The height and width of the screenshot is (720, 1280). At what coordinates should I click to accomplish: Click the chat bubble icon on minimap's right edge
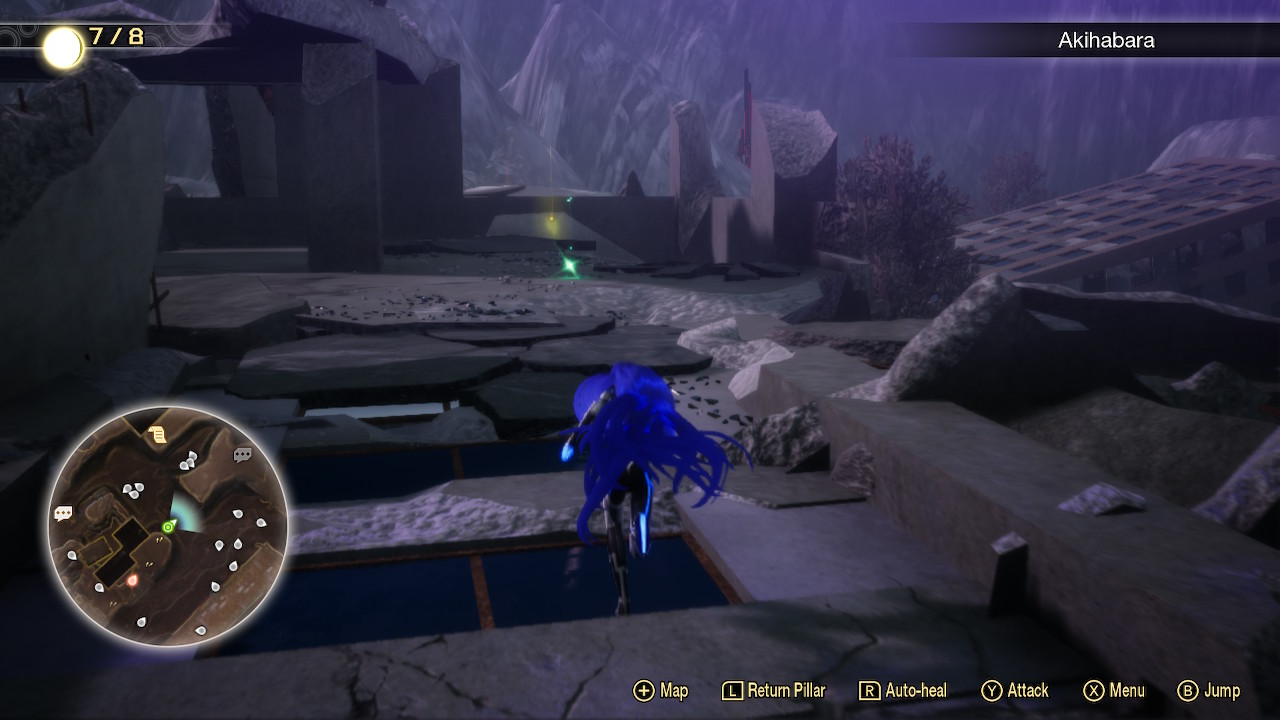[x=243, y=453]
